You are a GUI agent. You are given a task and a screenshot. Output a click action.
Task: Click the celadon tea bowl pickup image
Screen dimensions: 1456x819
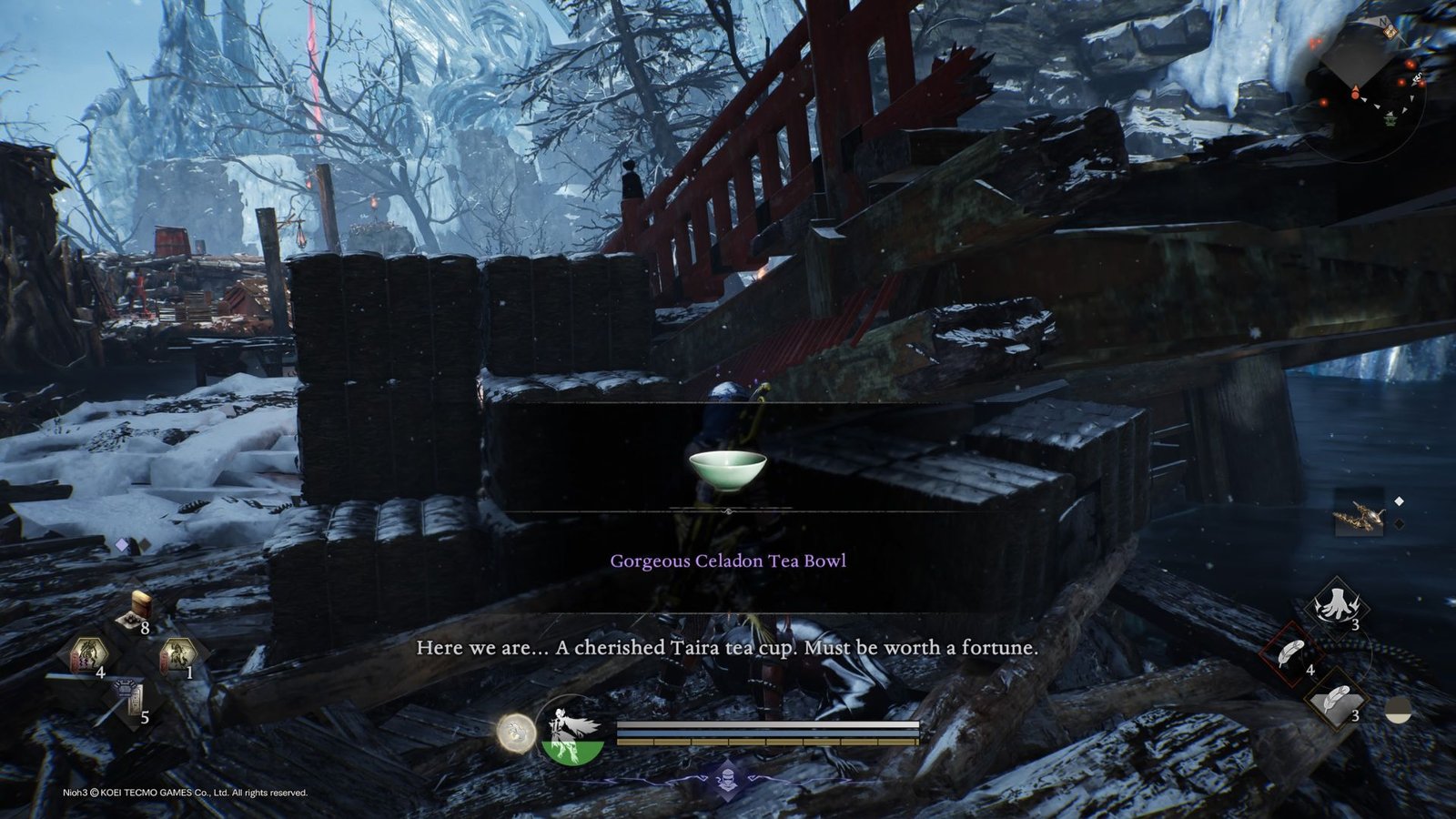pos(728,469)
